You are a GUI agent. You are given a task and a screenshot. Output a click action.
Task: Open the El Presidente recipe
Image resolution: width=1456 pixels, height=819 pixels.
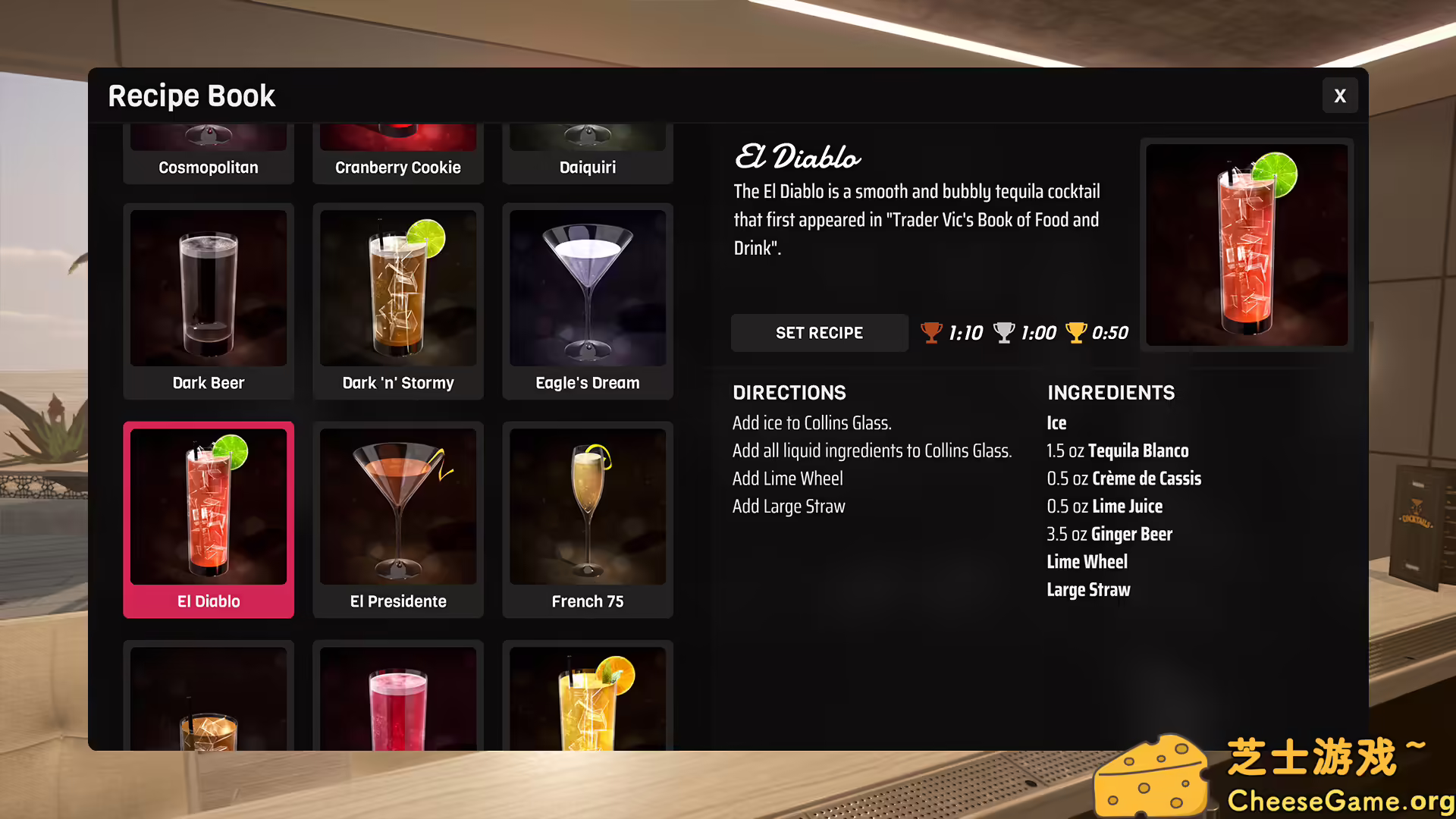click(x=397, y=519)
